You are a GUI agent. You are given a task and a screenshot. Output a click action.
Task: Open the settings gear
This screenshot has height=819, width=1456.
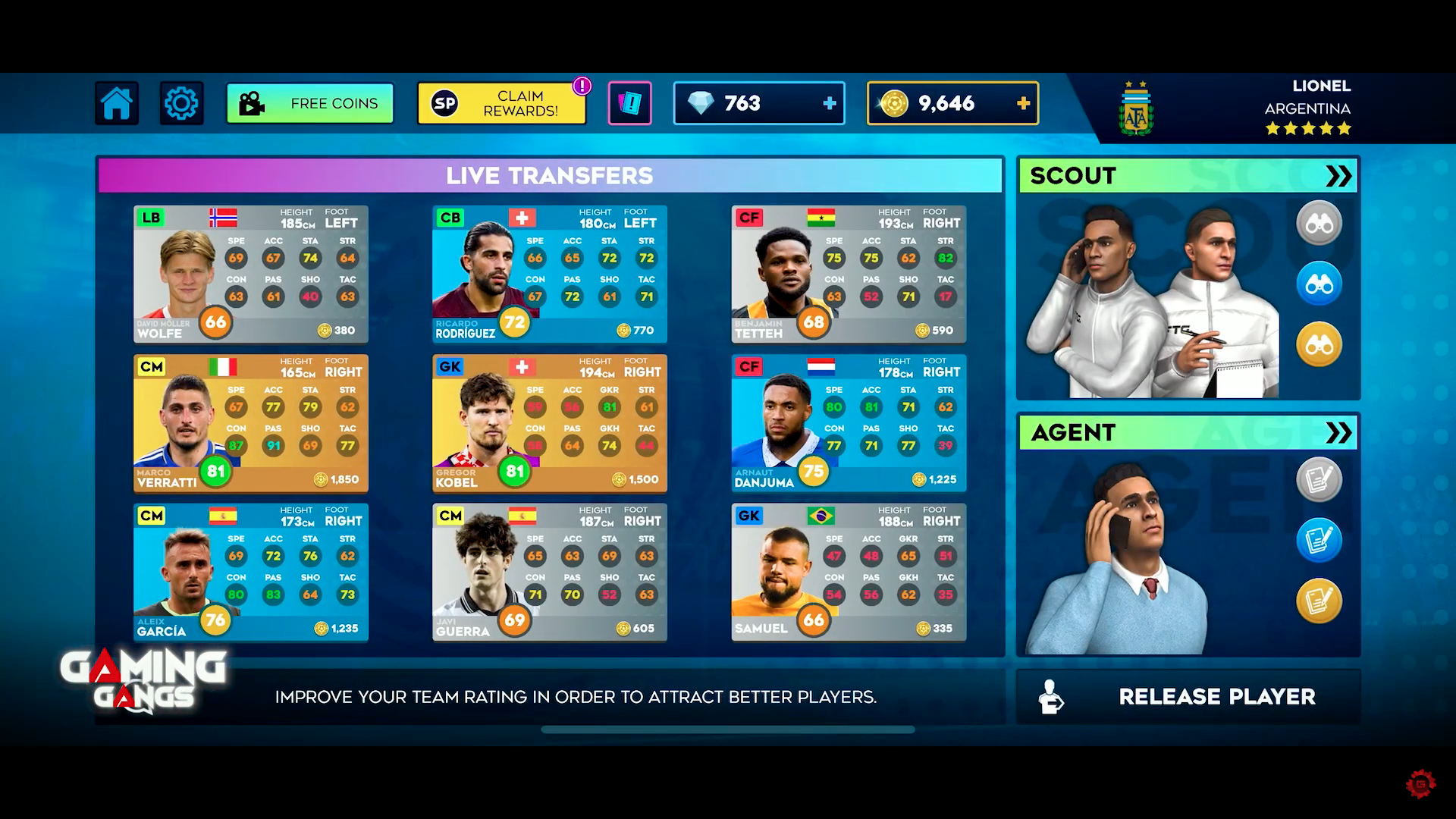[x=180, y=103]
